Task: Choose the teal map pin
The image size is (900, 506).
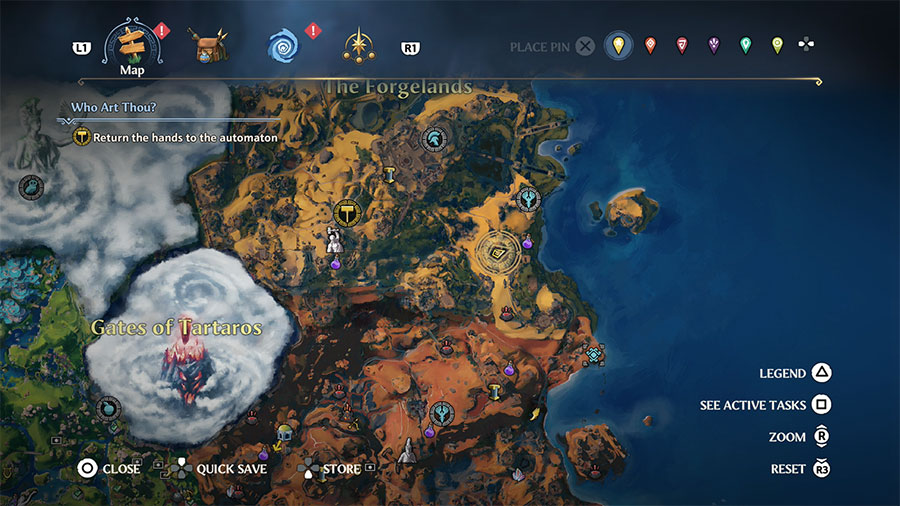Action: point(745,46)
